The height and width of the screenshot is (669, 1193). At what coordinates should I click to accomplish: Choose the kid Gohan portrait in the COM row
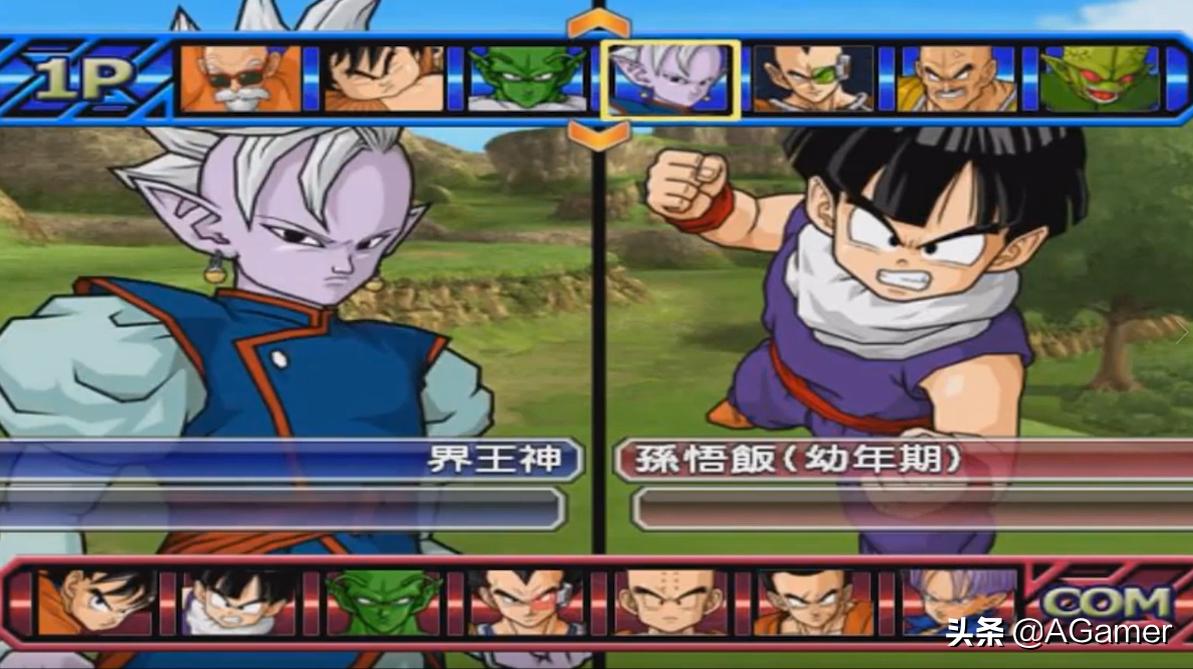tap(239, 603)
